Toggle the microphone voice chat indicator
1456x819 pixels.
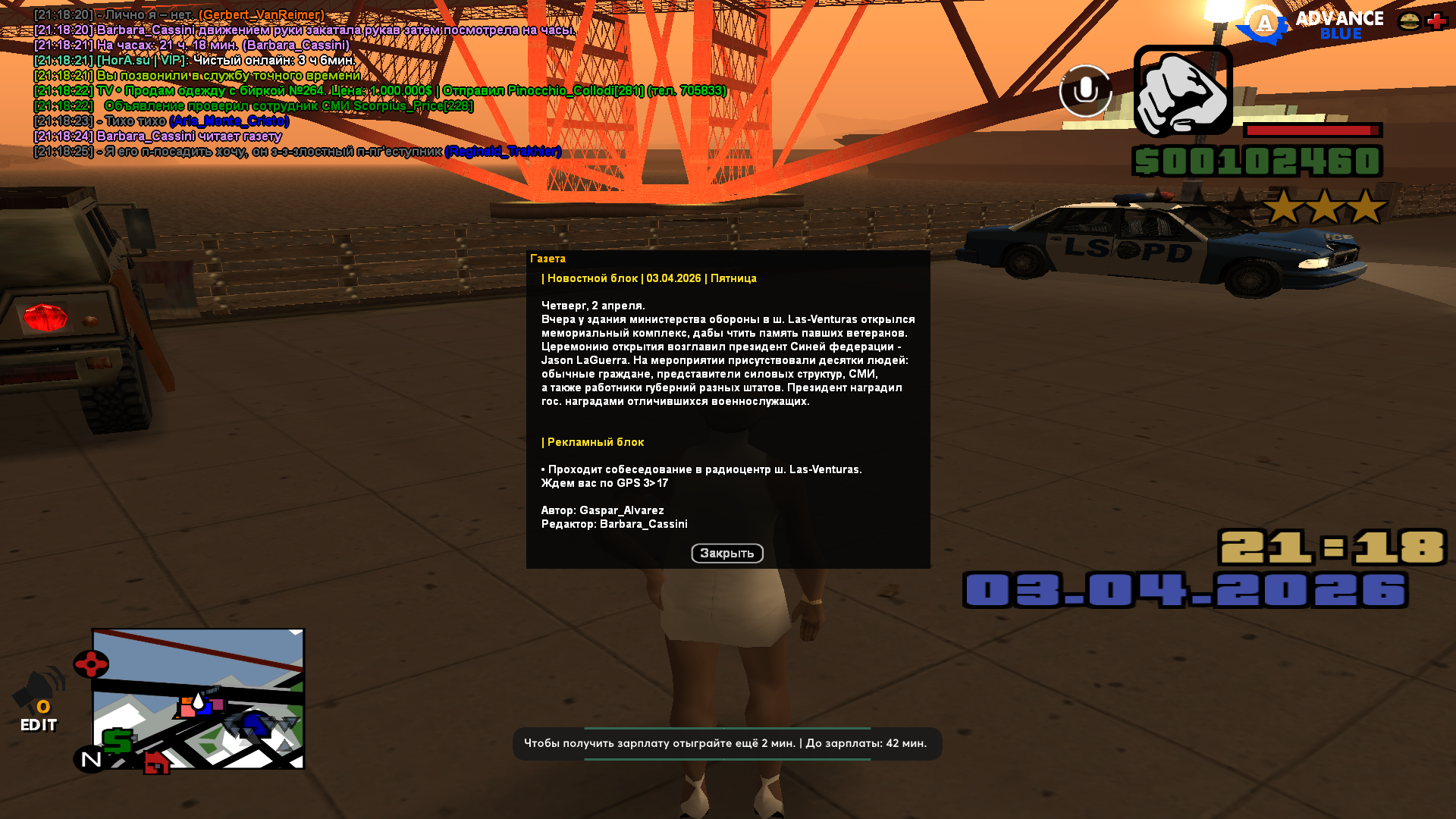tap(1084, 91)
